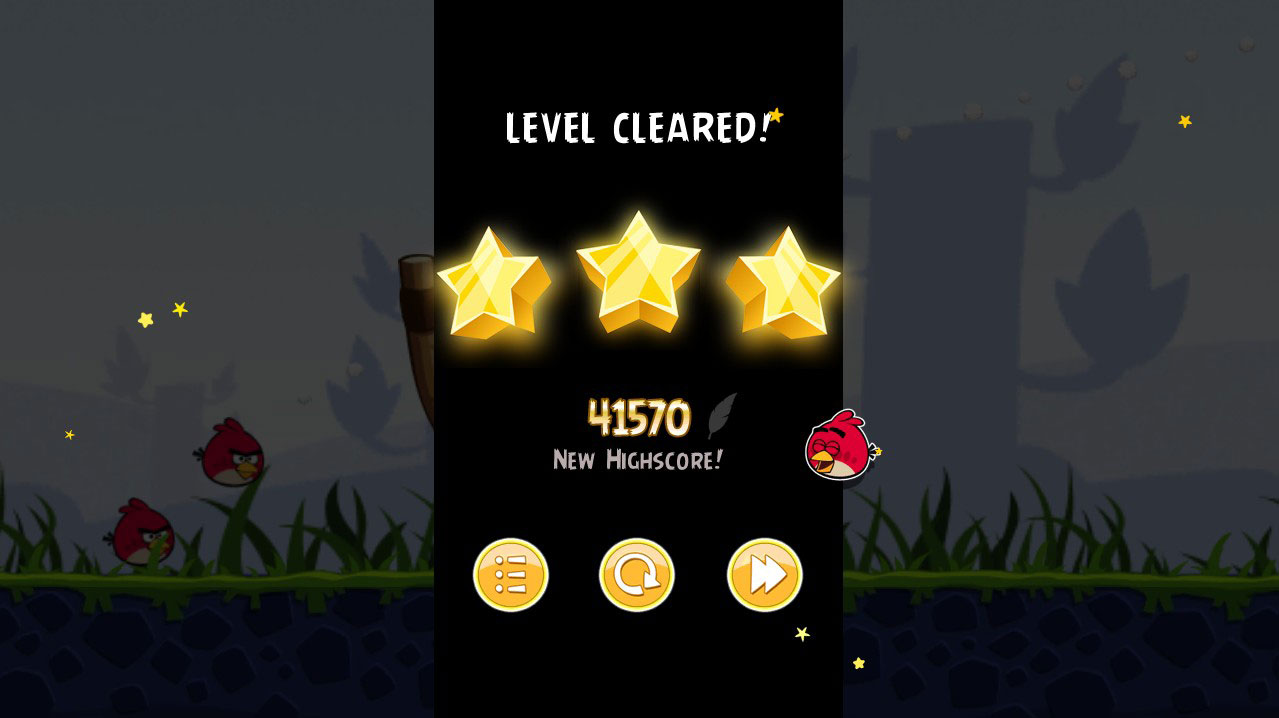
Task: Advance to the next level
Action: (x=764, y=575)
